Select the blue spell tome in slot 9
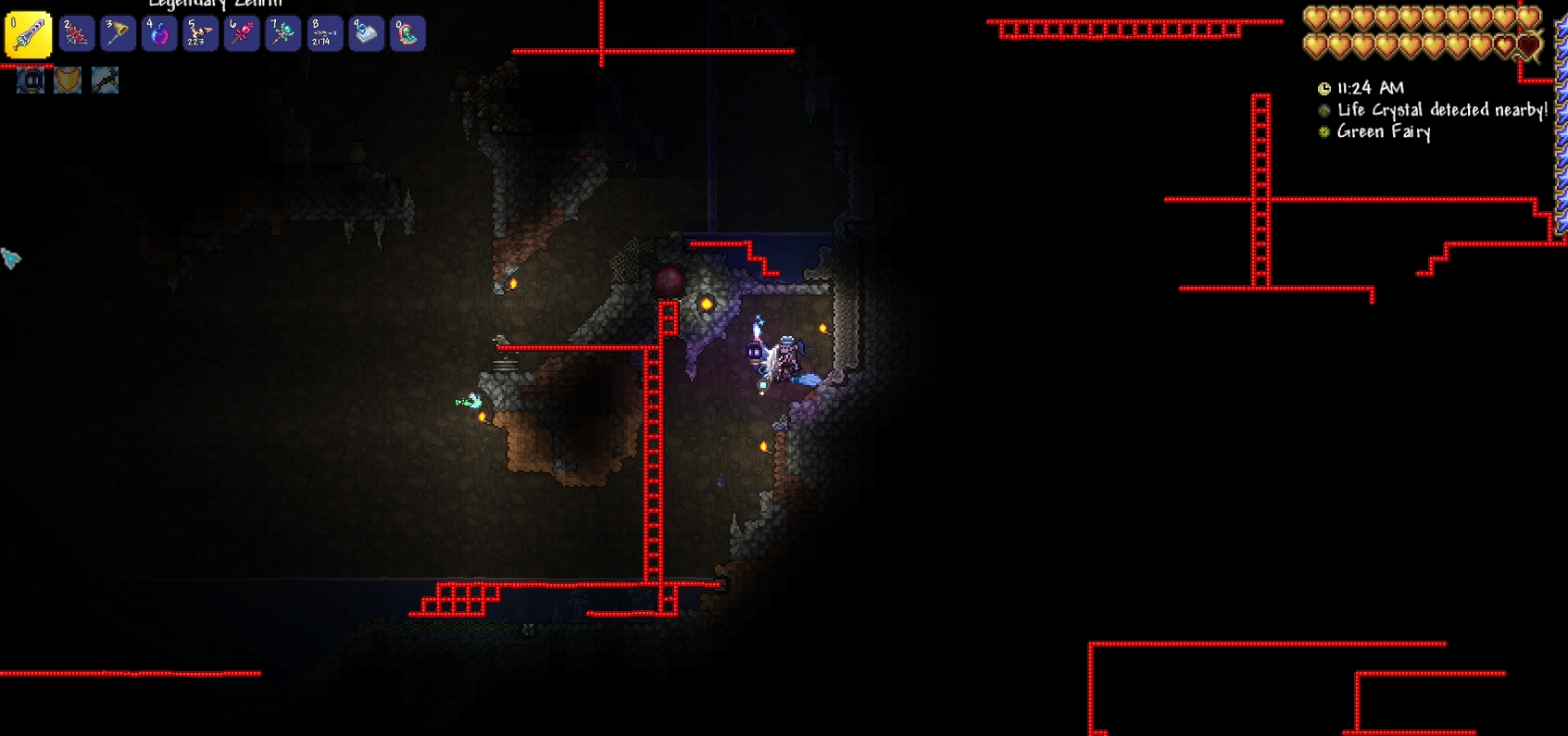 pyautogui.click(x=367, y=34)
